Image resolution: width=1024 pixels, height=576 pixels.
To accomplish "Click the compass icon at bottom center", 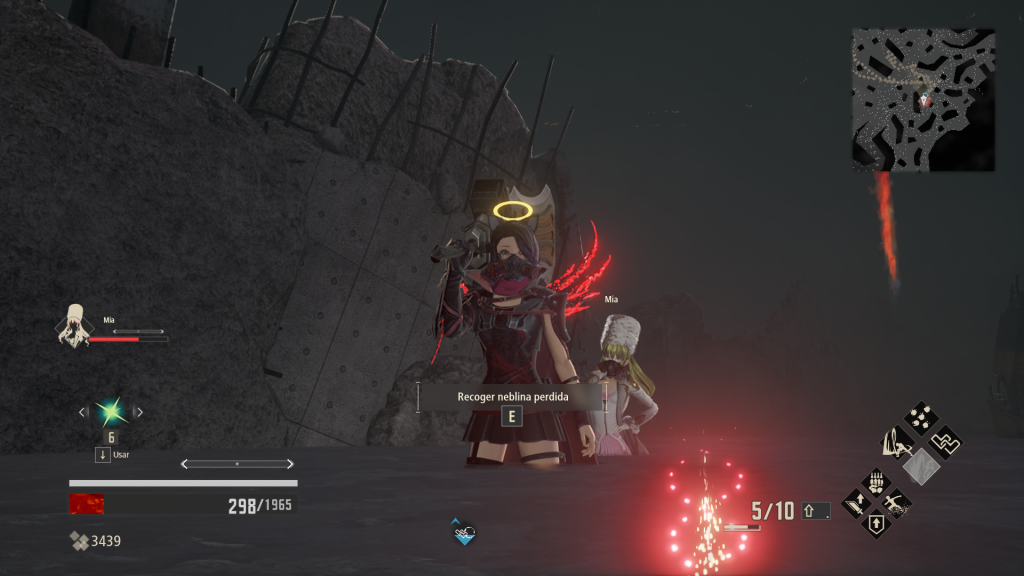I will coord(463,533).
